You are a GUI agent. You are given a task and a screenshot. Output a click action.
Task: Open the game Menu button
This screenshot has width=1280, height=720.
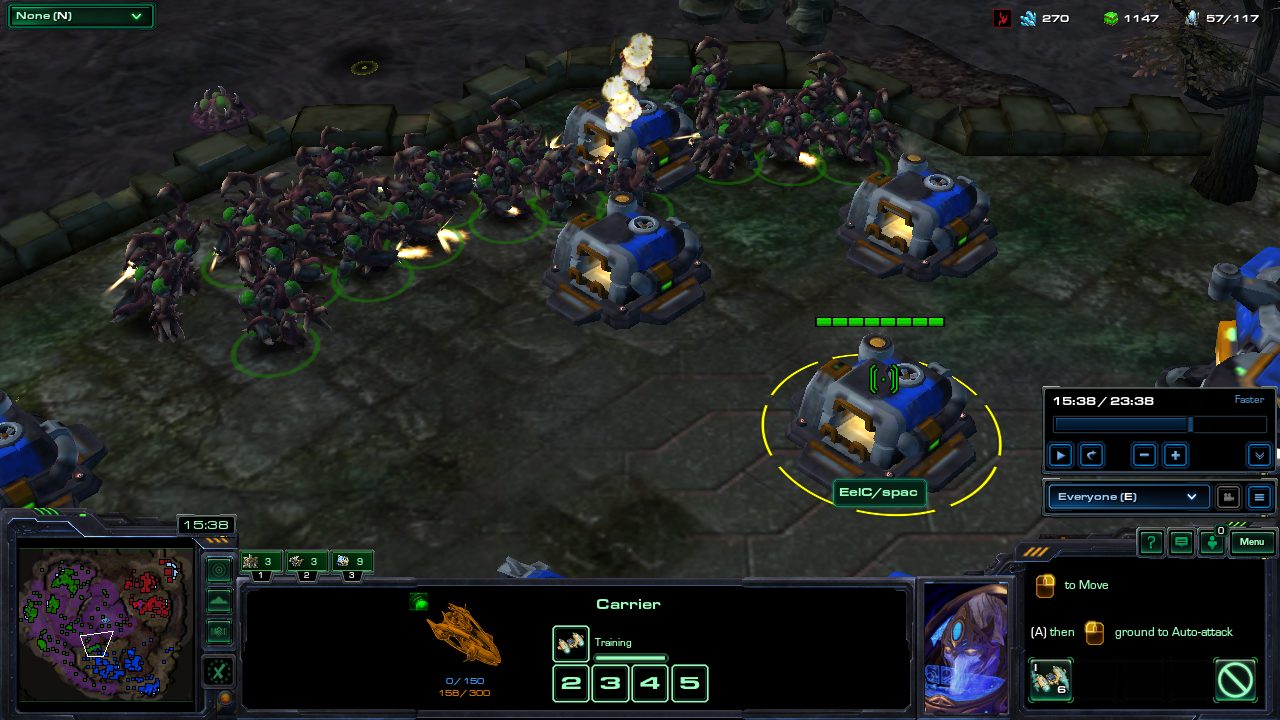(1252, 543)
